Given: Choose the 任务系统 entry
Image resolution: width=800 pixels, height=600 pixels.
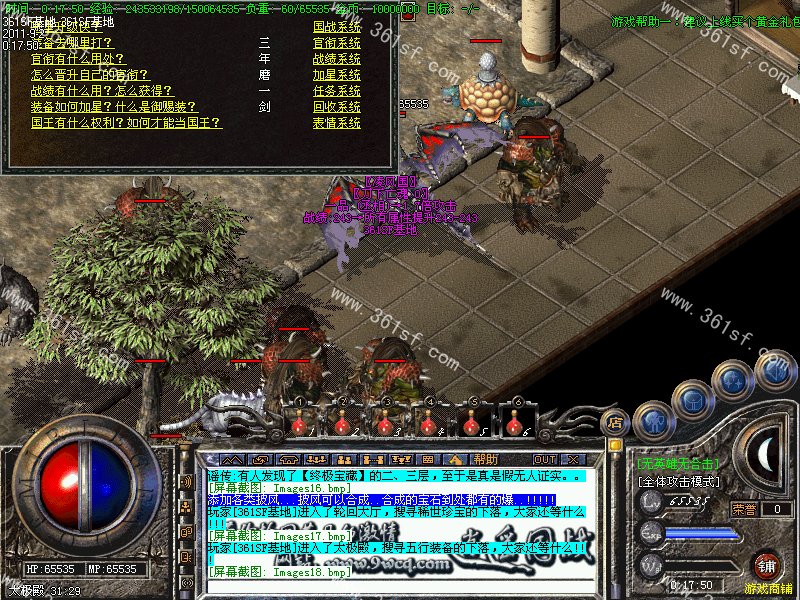Looking at the screenshot, I should pyautogui.click(x=336, y=91).
